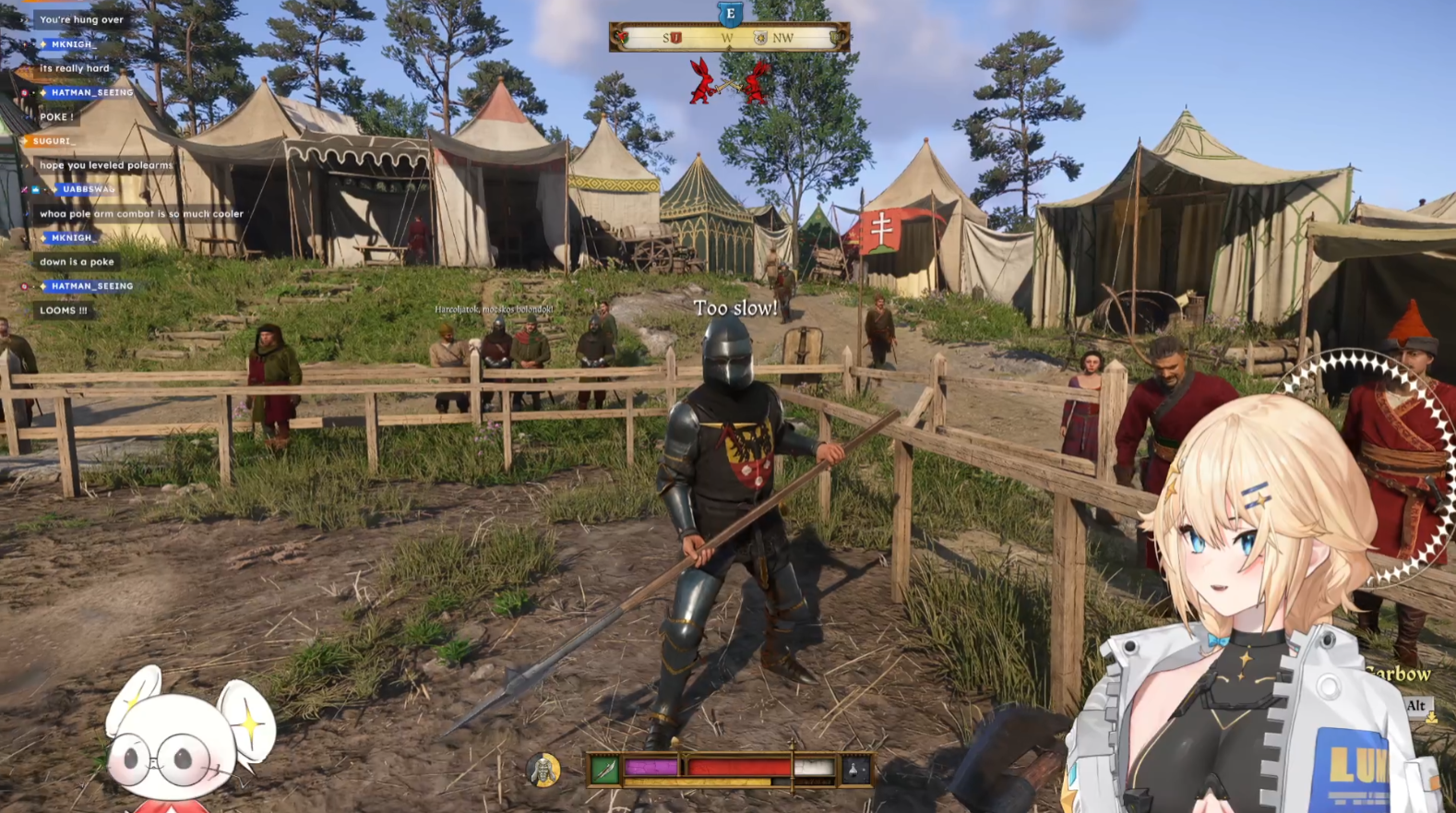The height and width of the screenshot is (813, 1456).
Task: Click the headache face status portrait
Action: click(x=543, y=770)
